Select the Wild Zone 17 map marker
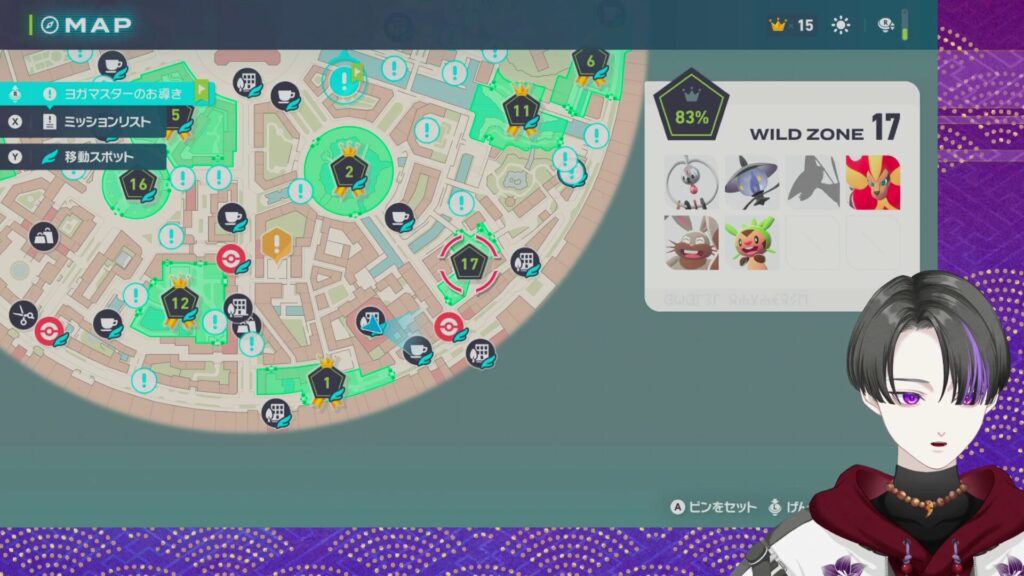The height and width of the screenshot is (576, 1024). pyautogui.click(x=469, y=264)
